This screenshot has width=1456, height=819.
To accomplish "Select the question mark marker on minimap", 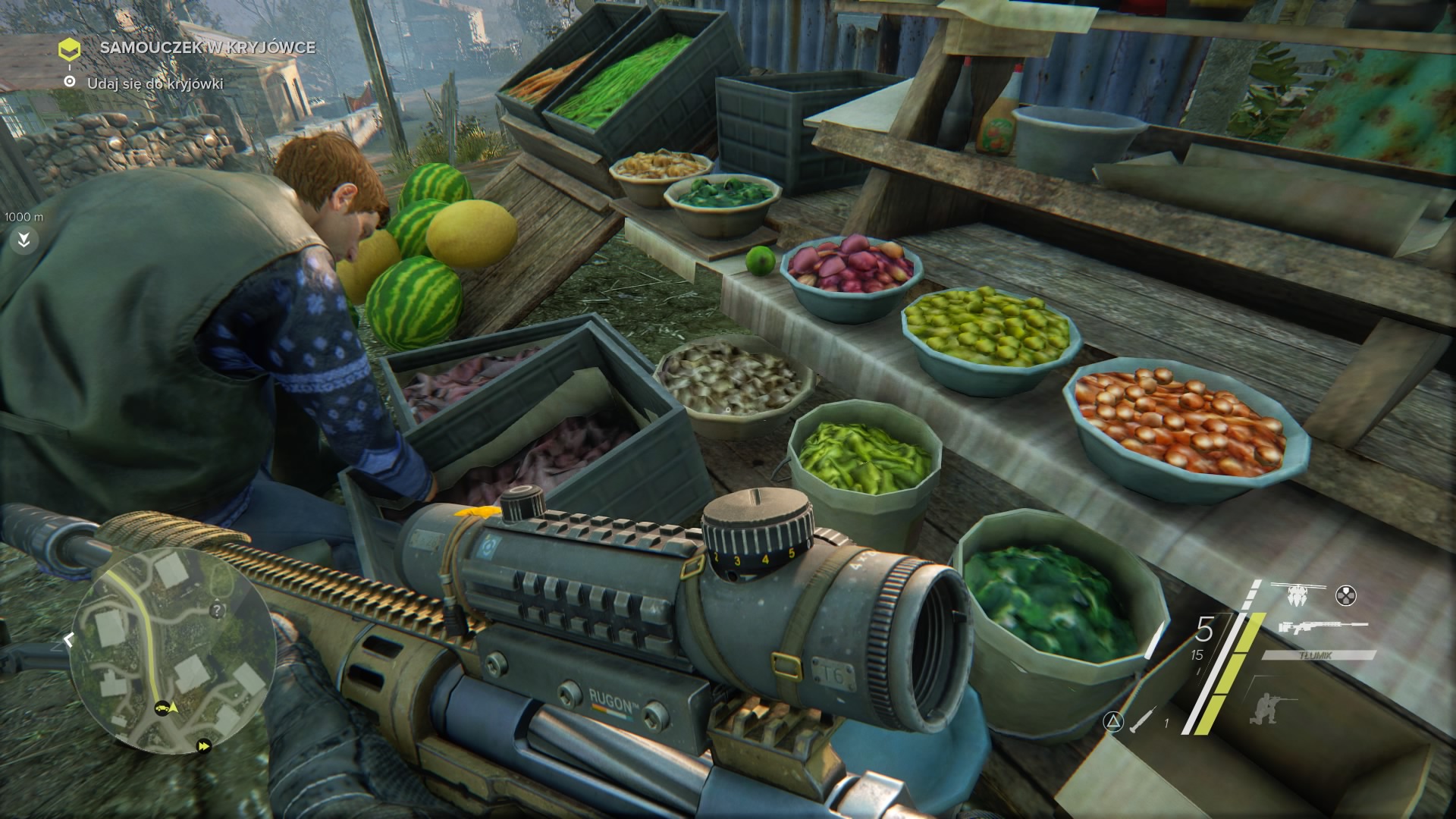I will 218,610.
